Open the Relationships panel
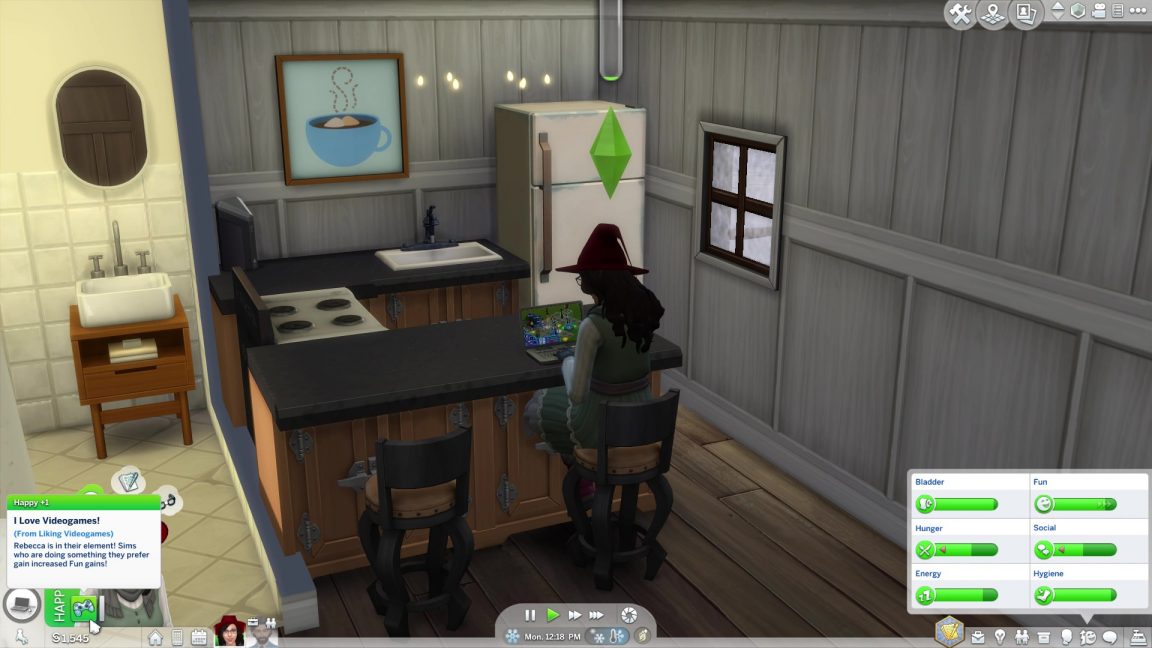 (x=1022, y=637)
